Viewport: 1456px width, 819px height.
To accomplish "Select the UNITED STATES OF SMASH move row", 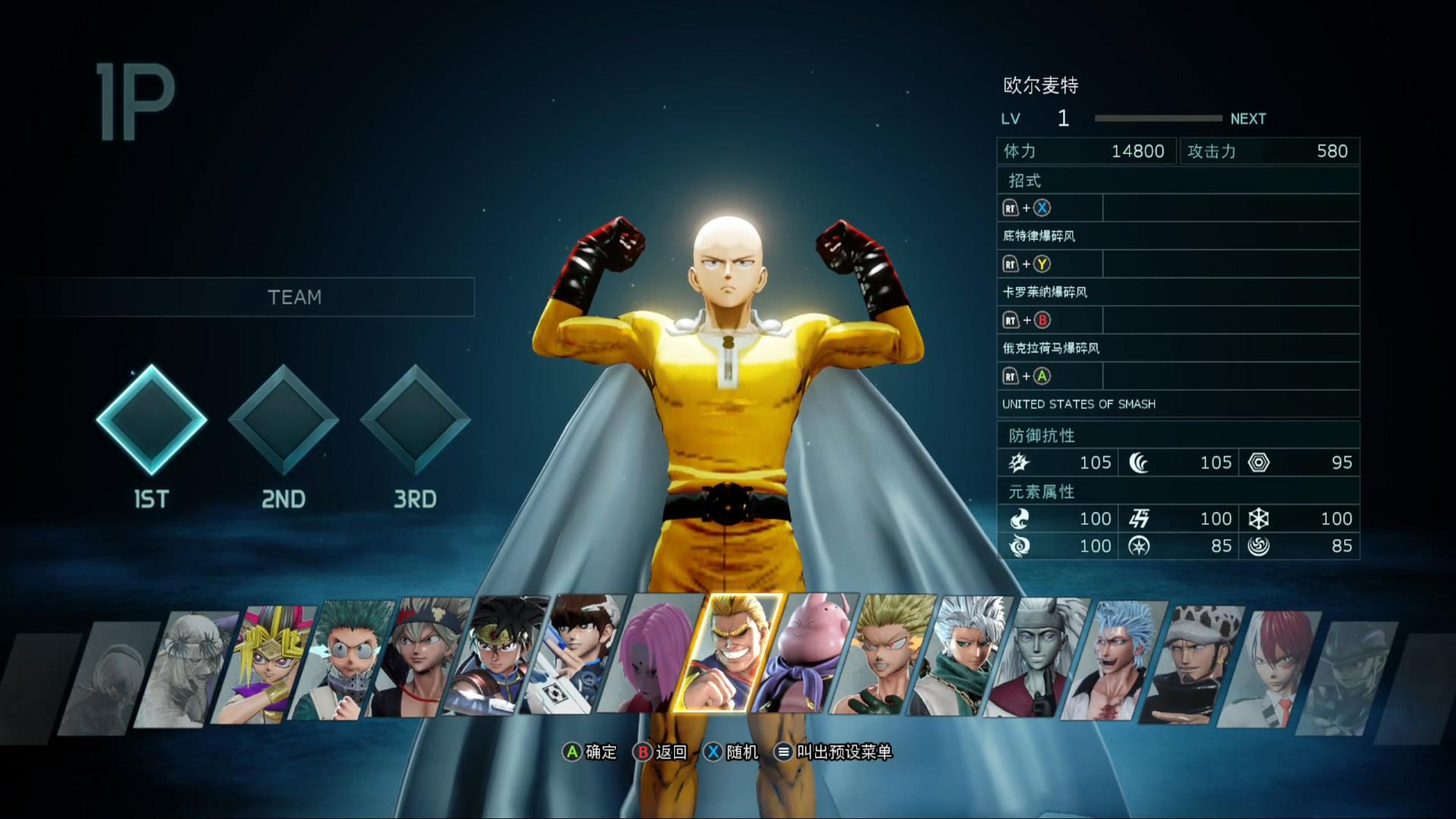I will [1178, 404].
